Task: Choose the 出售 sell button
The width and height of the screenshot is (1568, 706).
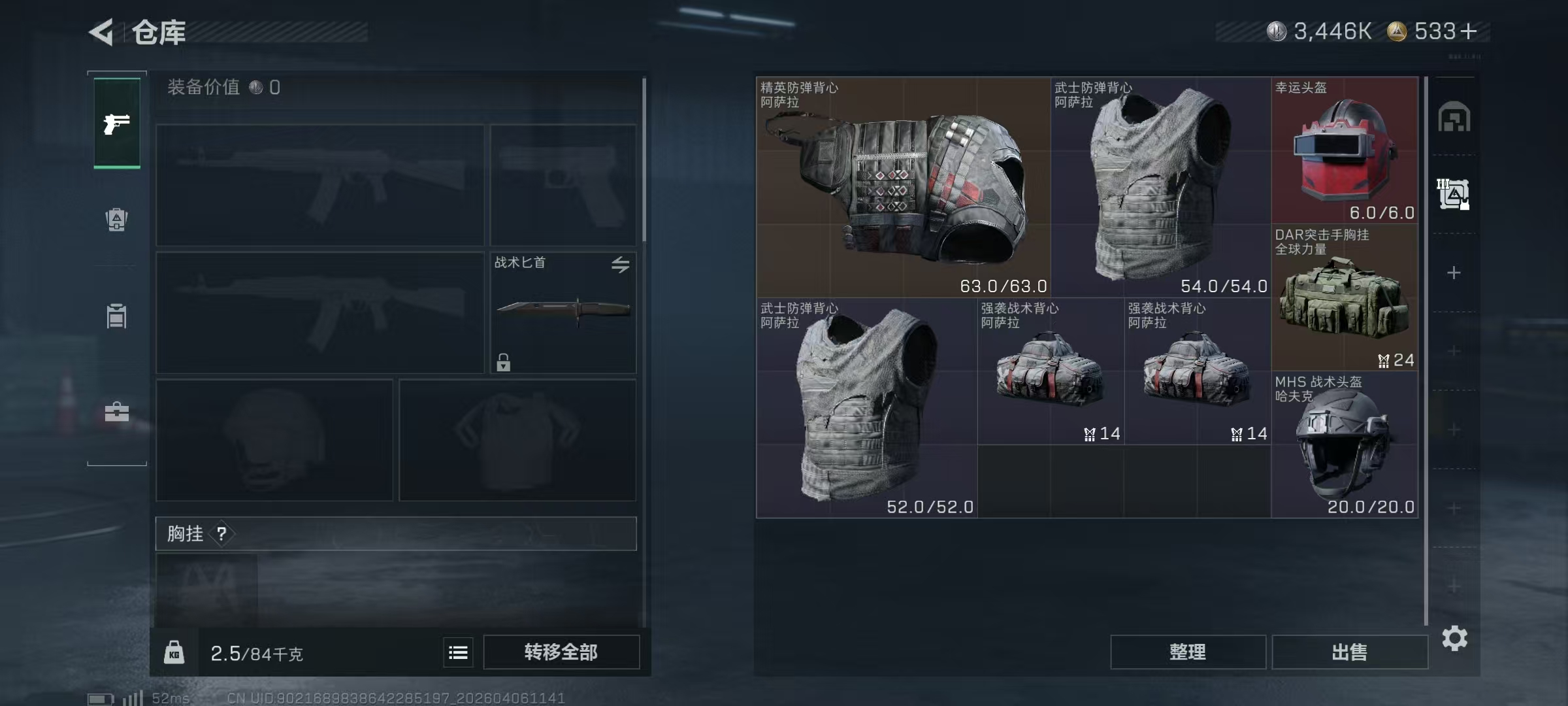Action: coord(1349,652)
